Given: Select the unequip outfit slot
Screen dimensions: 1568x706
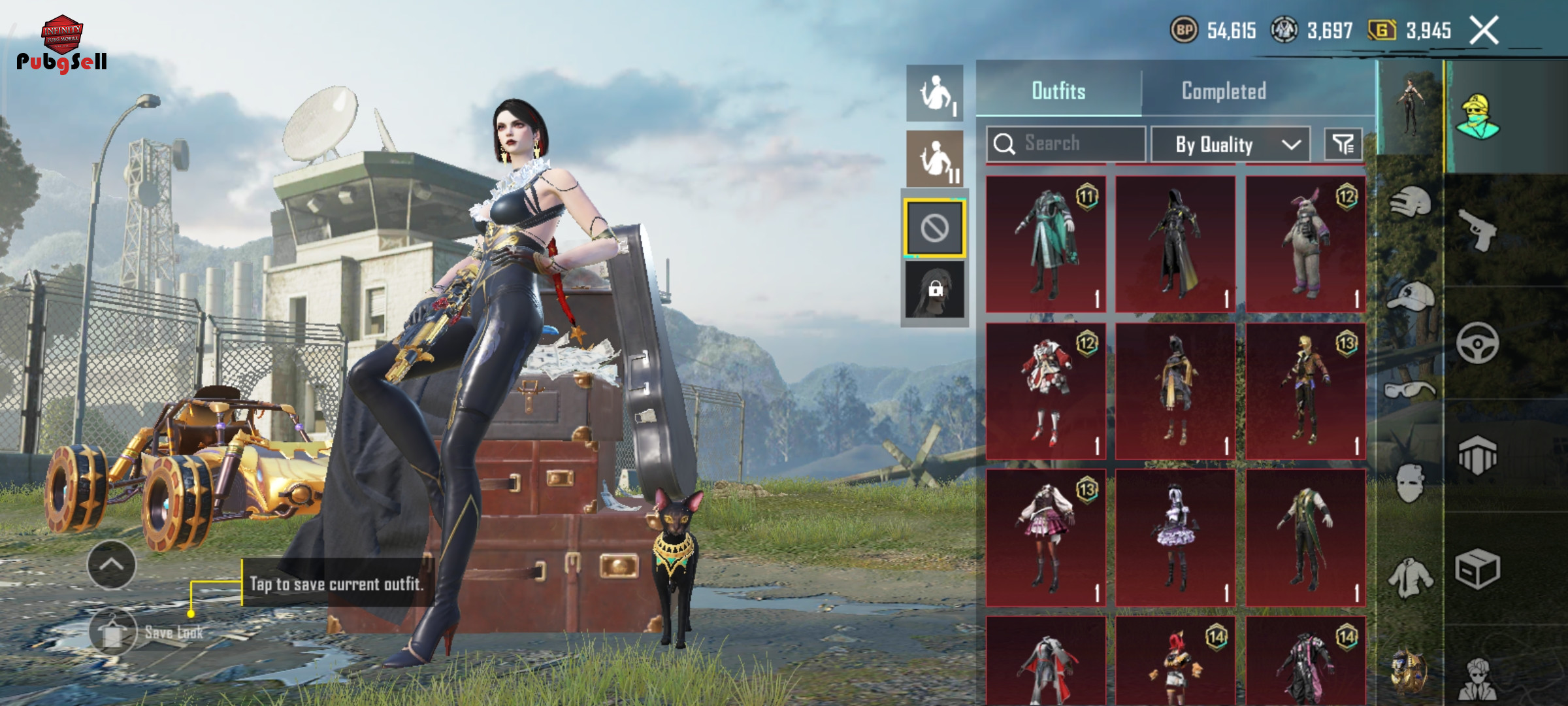Looking at the screenshot, I should point(935,228).
